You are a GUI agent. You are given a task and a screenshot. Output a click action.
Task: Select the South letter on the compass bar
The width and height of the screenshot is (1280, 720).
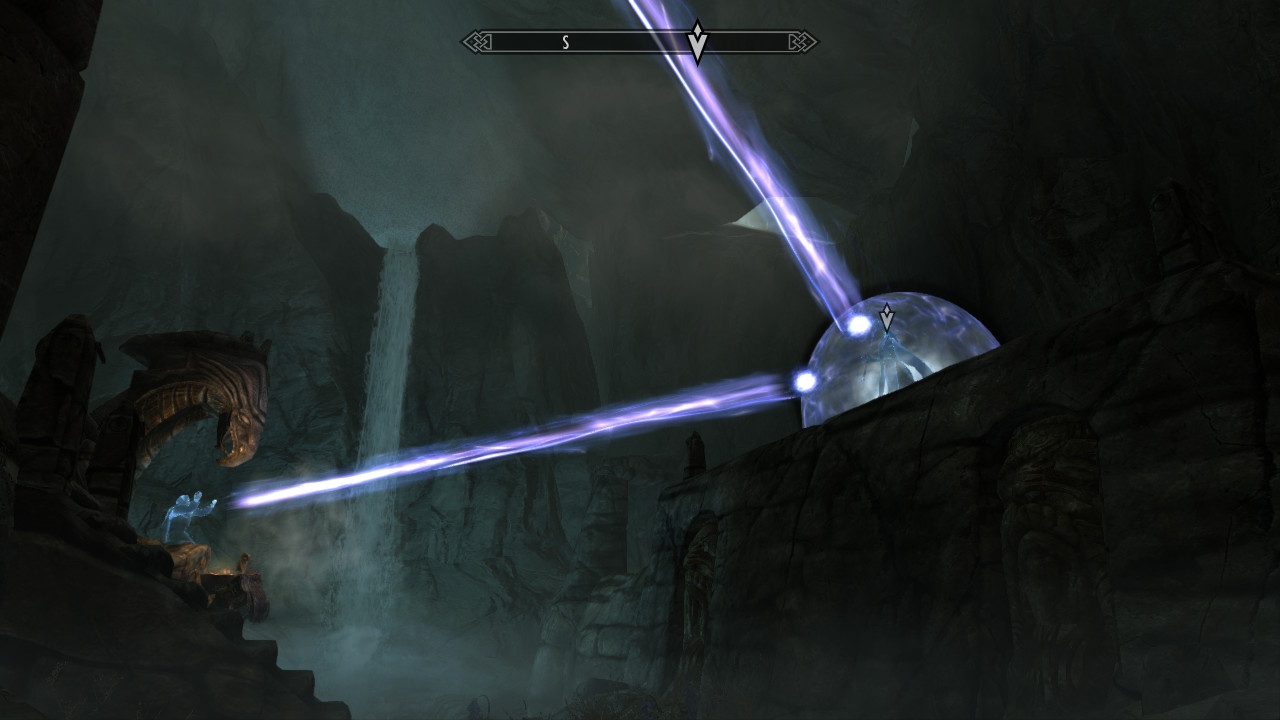pyautogui.click(x=565, y=42)
